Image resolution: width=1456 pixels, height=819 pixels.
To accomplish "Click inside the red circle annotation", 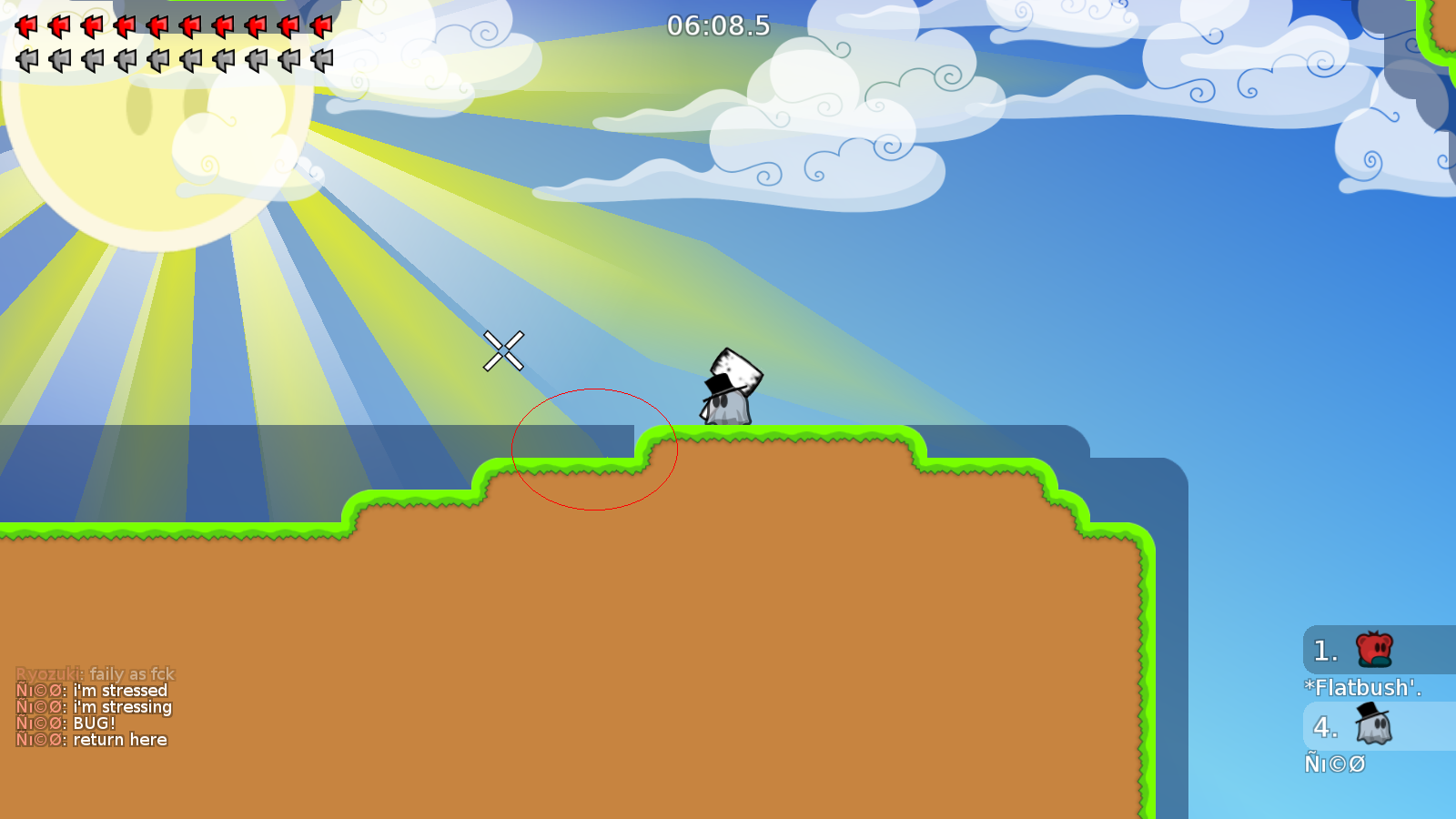I will [x=596, y=450].
